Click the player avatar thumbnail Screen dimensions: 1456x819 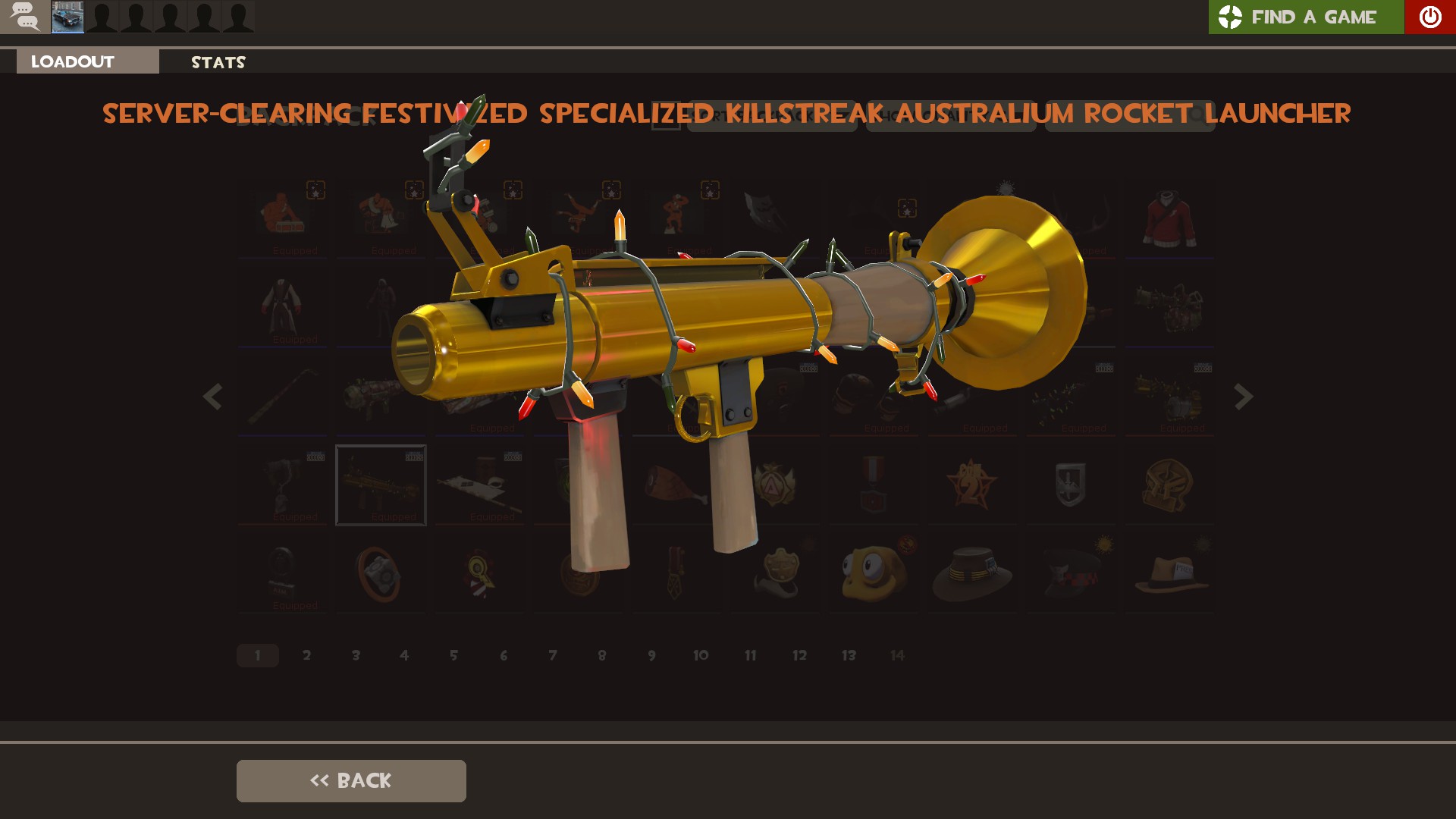click(67, 17)
